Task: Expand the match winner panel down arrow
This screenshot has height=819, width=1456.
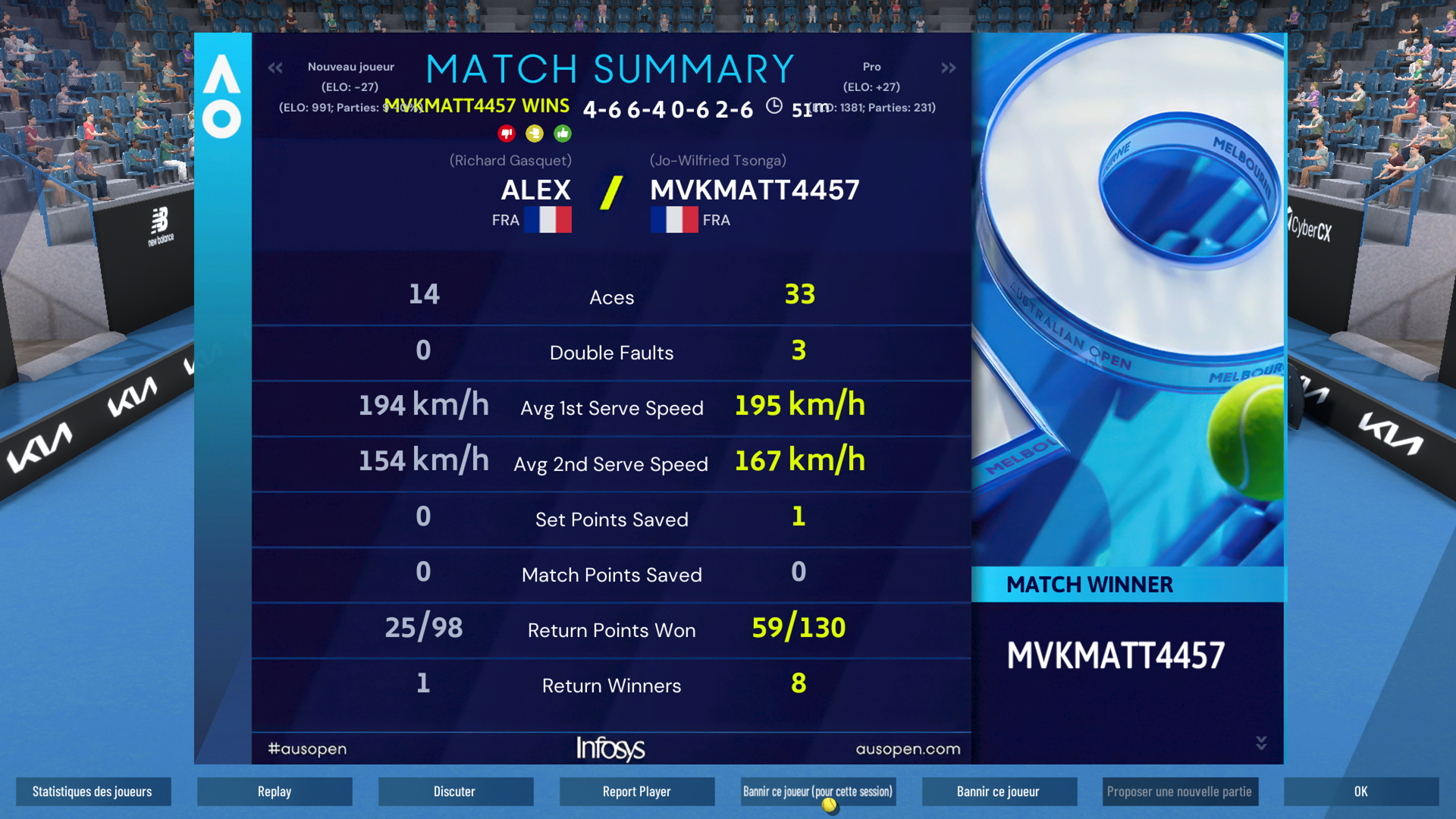Action: pyautogui.click(x=1261, y=743)
